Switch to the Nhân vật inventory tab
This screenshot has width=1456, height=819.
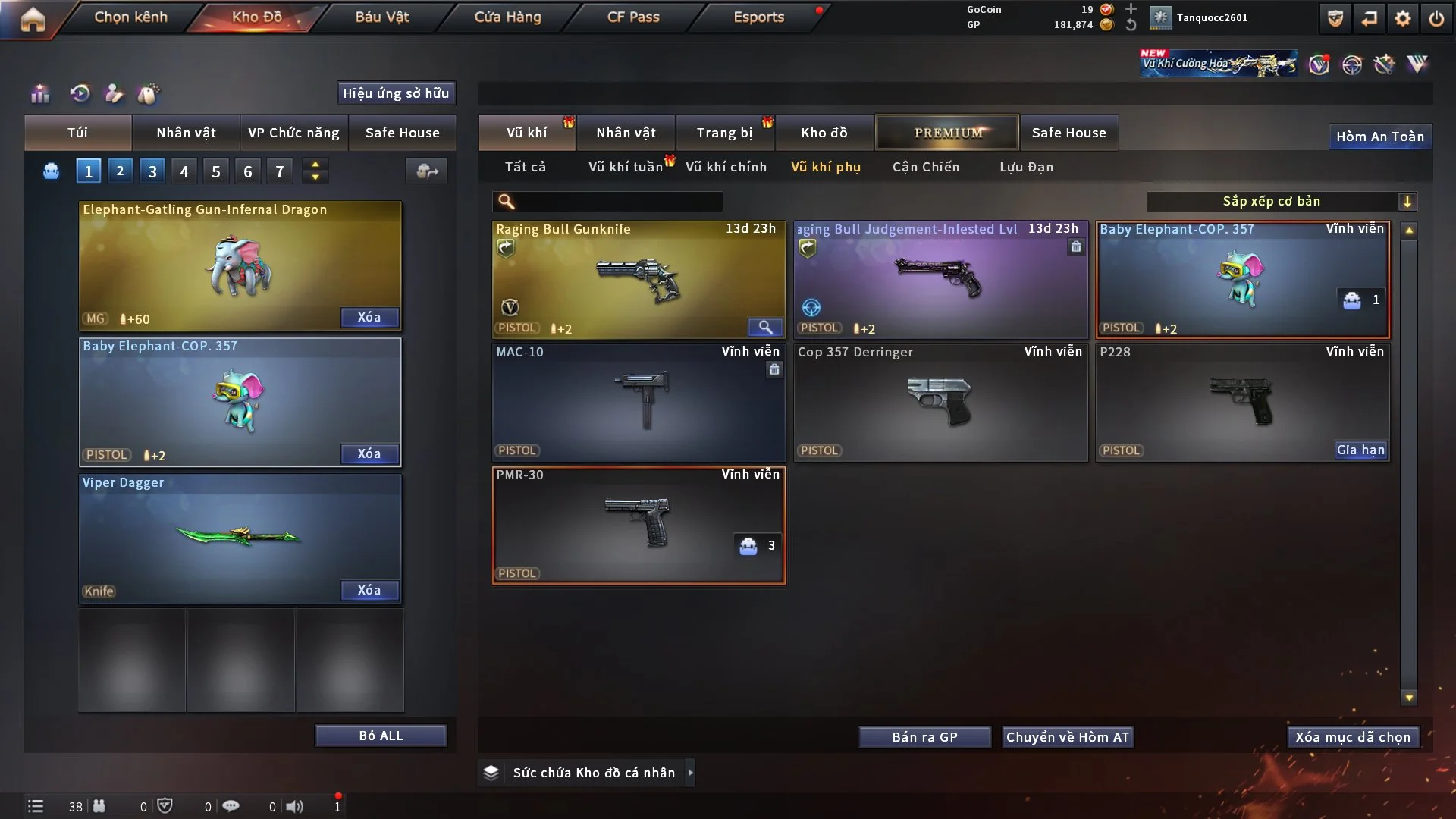coord(626,133)
